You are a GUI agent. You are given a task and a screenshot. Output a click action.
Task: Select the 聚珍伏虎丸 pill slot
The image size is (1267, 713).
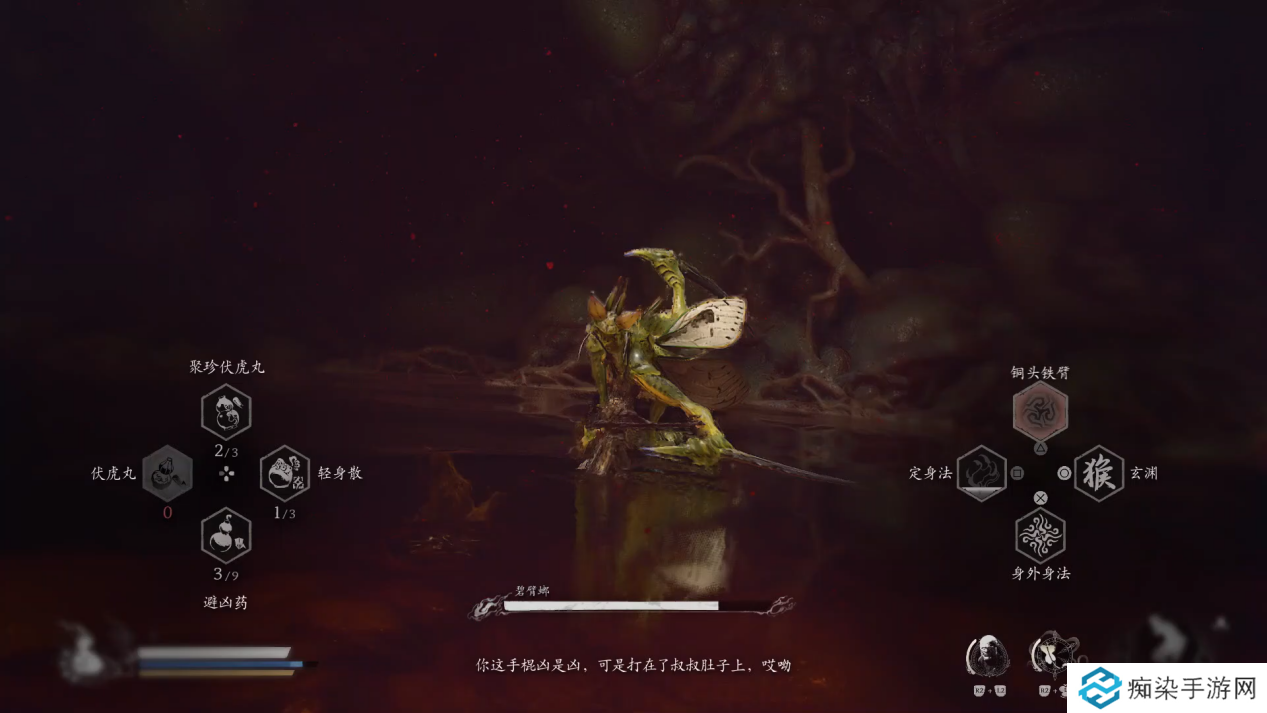pos(226,411)
